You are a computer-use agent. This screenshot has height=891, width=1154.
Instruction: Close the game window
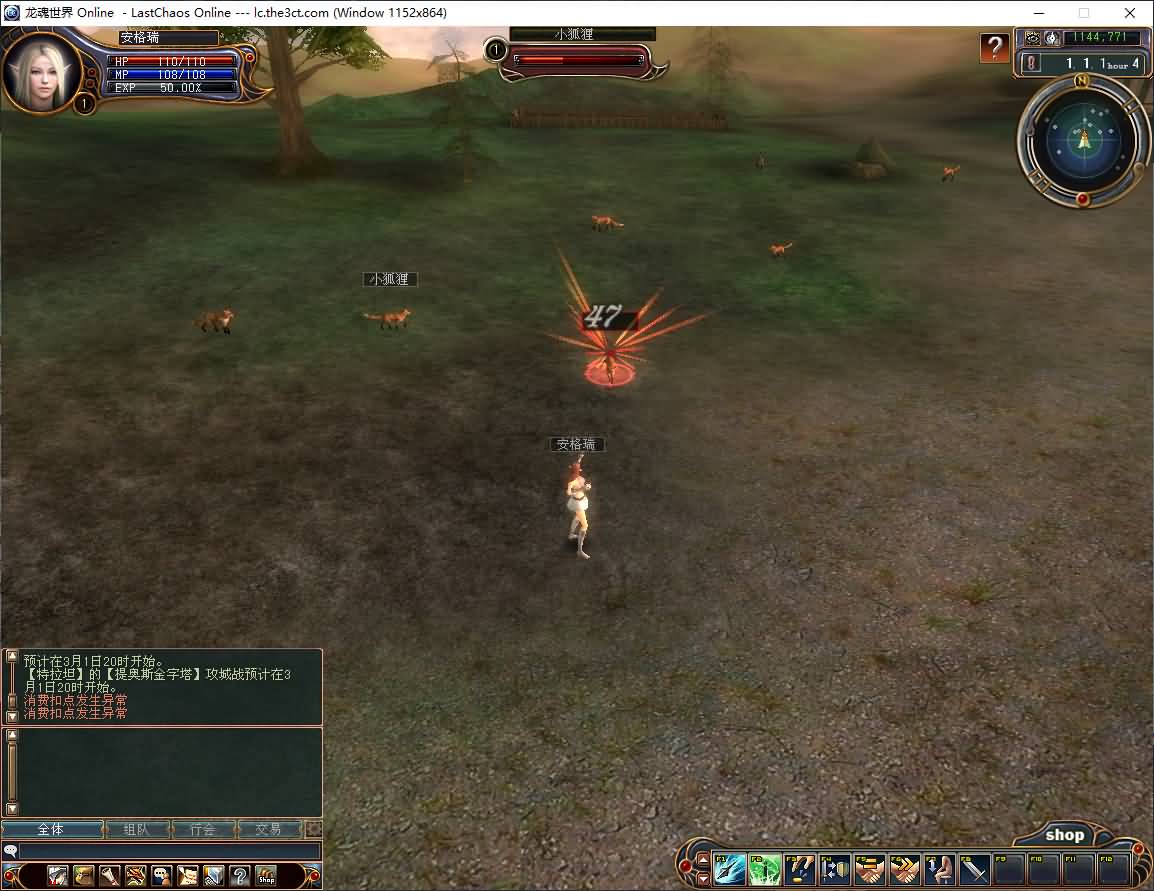(1129, 13)
